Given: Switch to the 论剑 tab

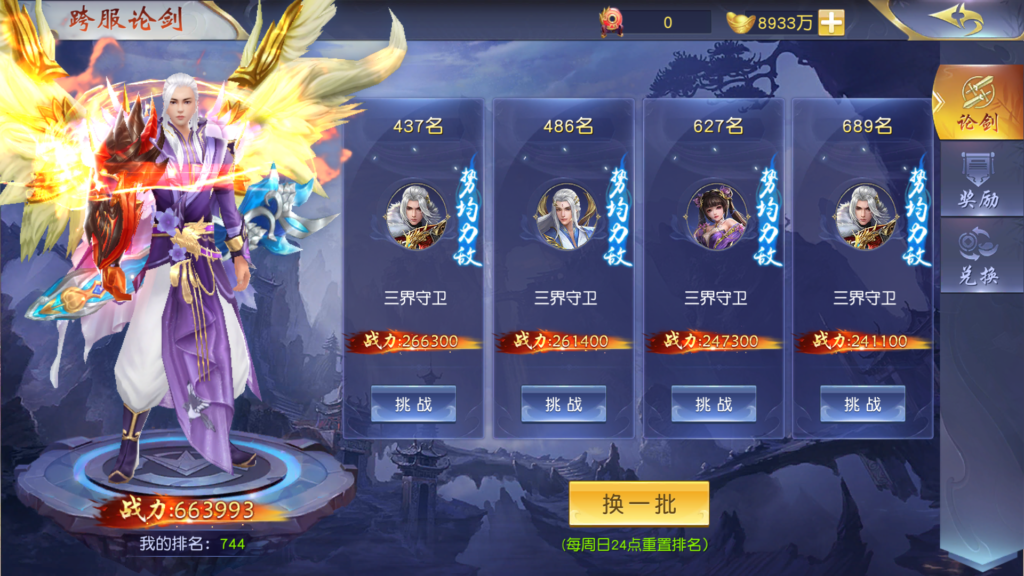Looking at the screenshot, I should click(976, 105).
